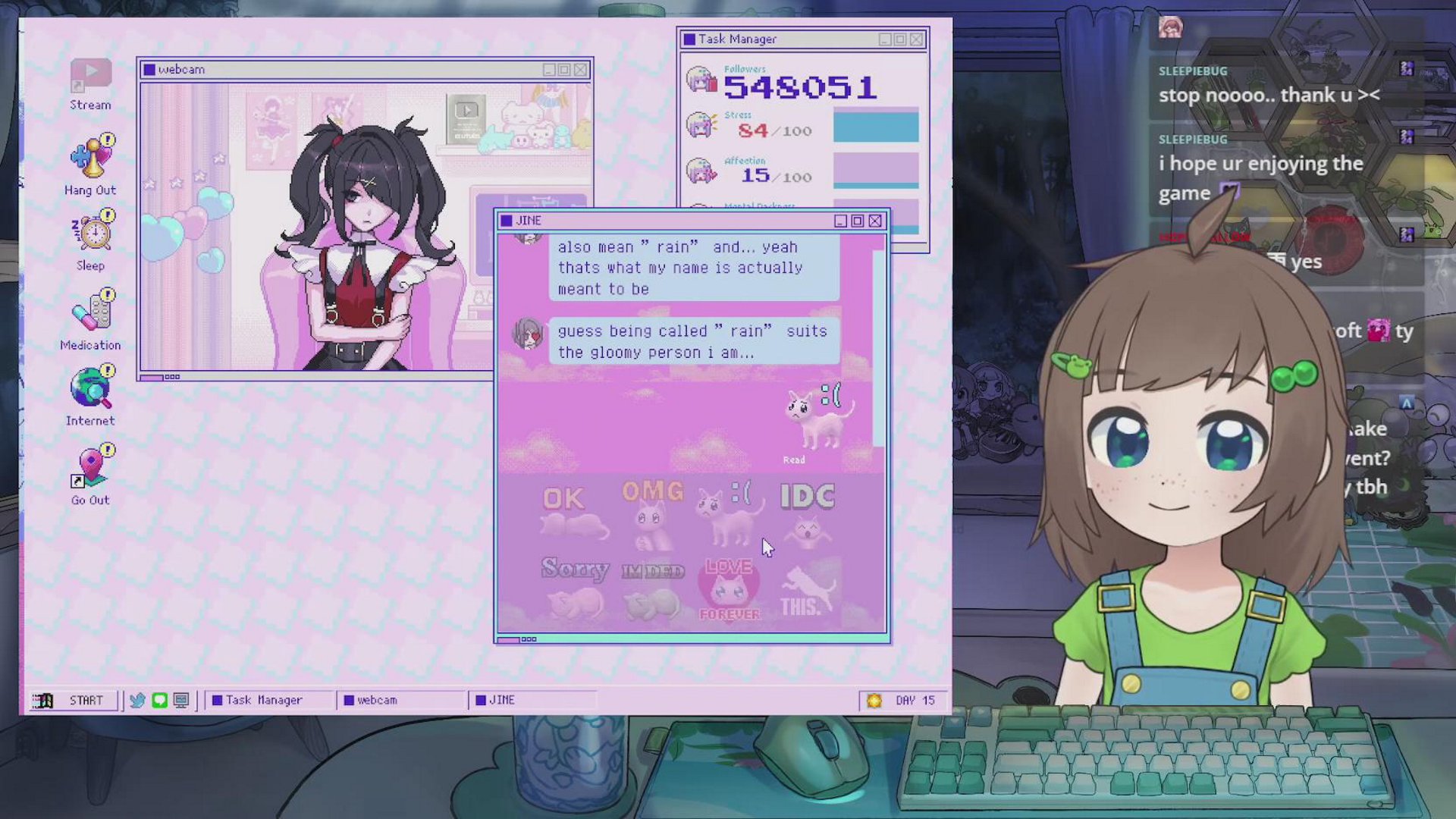Open the green chat bubble taskbar icon
This screenshot has height=819, width=1456.
pyautogui.click(x=159, y=700)
